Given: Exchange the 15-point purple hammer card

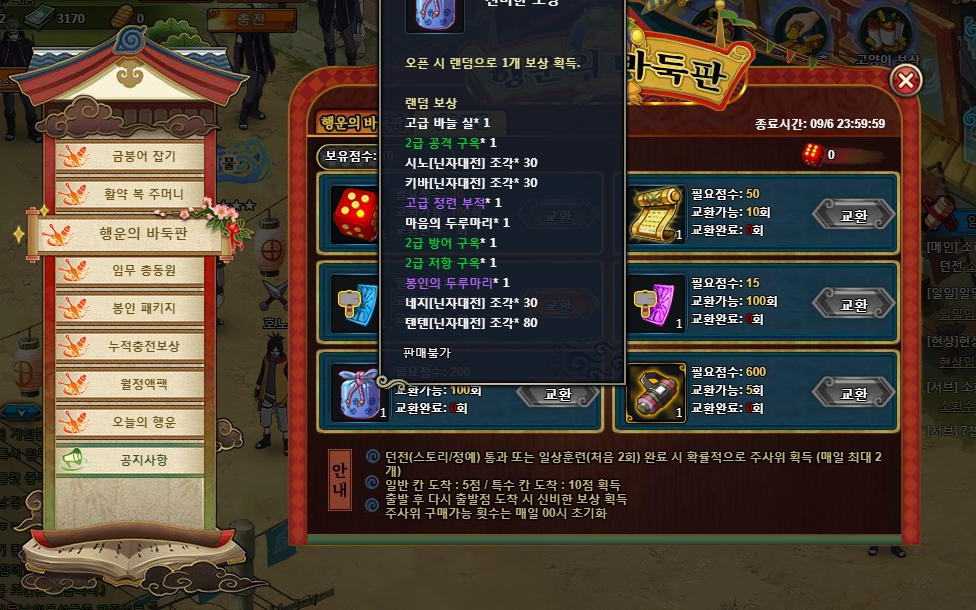Looking at the screenshot, I should (853, 304).
